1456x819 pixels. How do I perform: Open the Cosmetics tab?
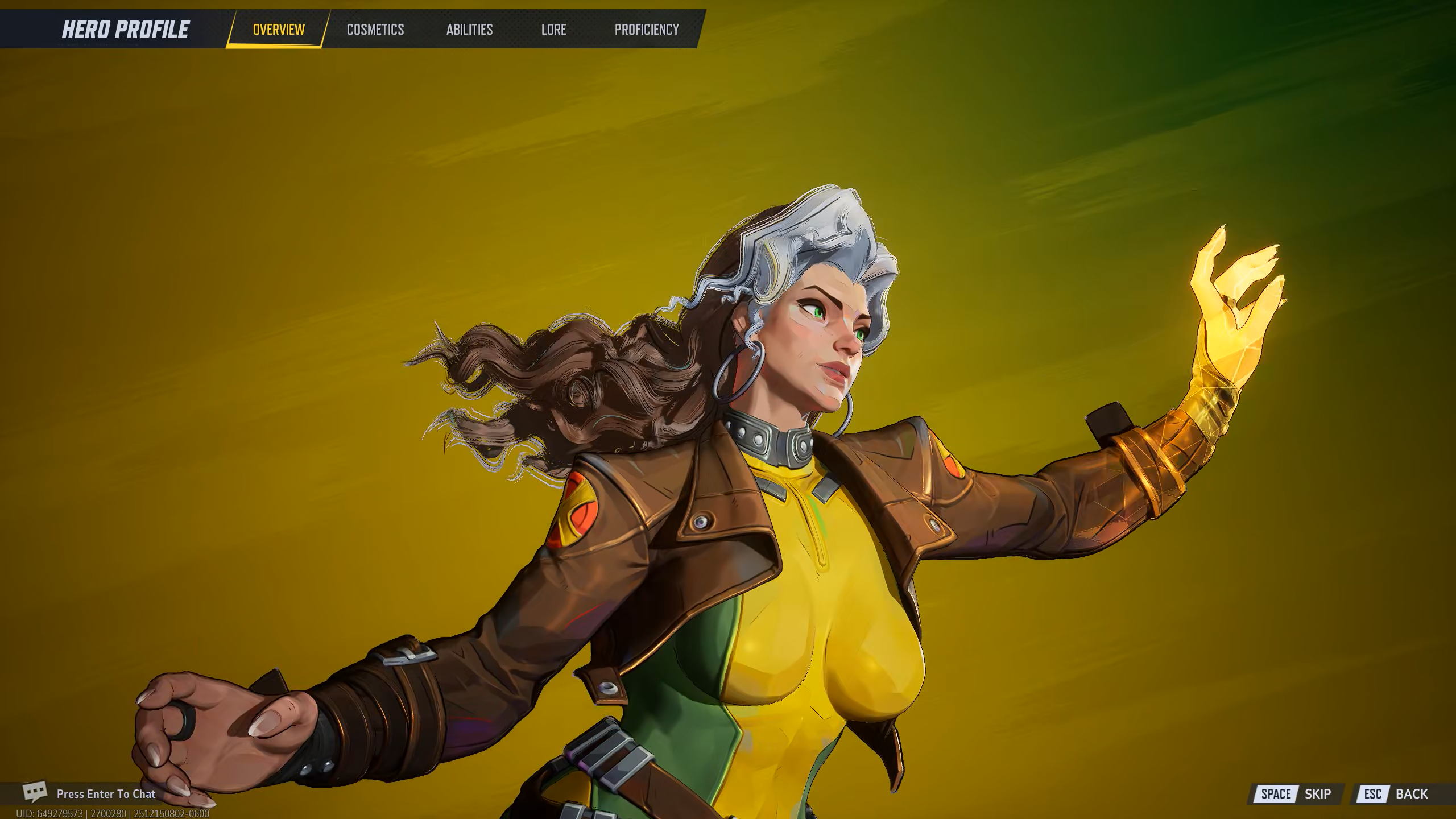tap(375, 30)
